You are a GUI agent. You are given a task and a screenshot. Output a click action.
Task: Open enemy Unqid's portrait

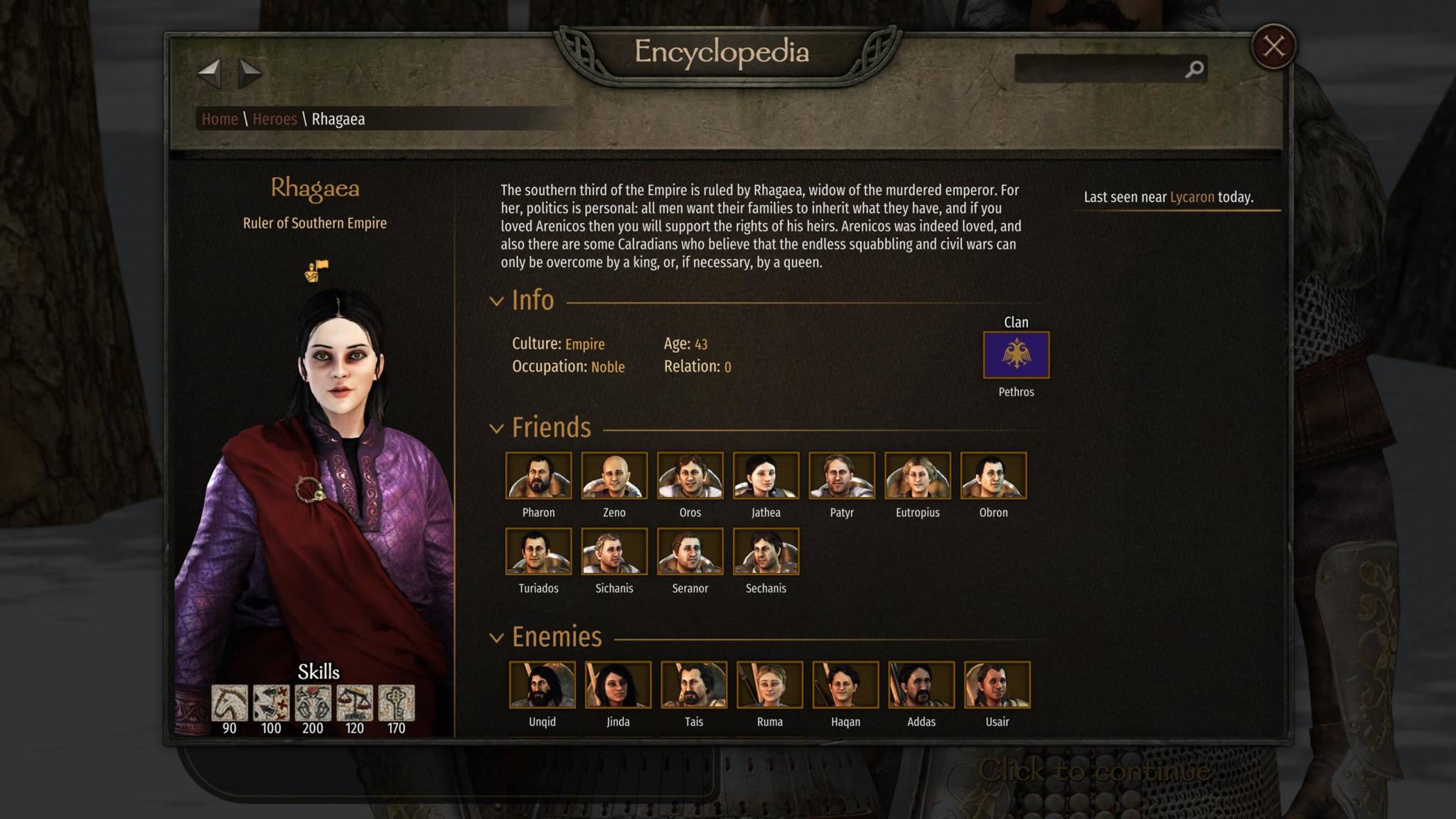(542, 685)
